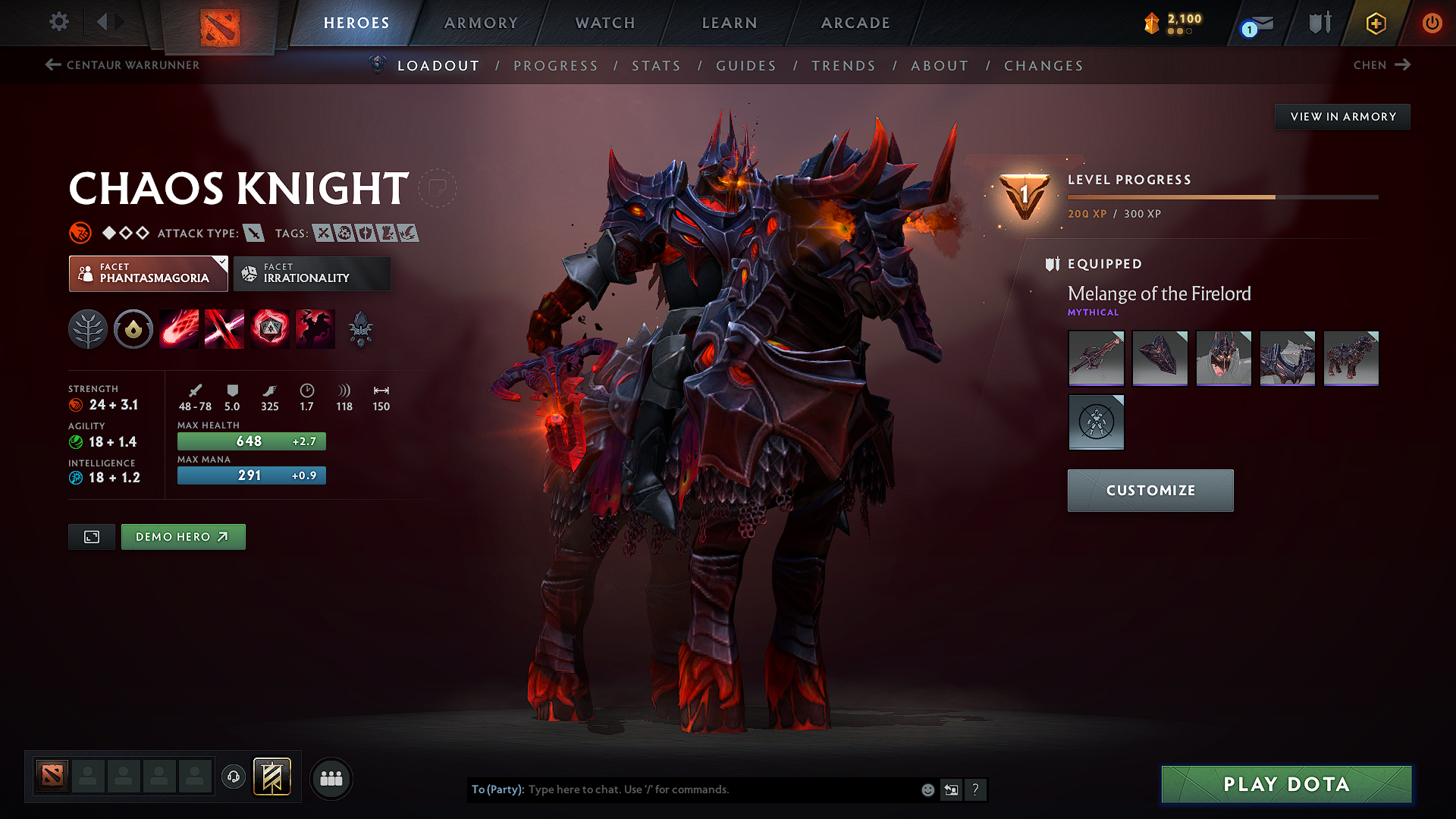This screenshot has height=819, width=1456.
Task: Click the Phantasm ultimate ability icon
Action: point(315,329)
